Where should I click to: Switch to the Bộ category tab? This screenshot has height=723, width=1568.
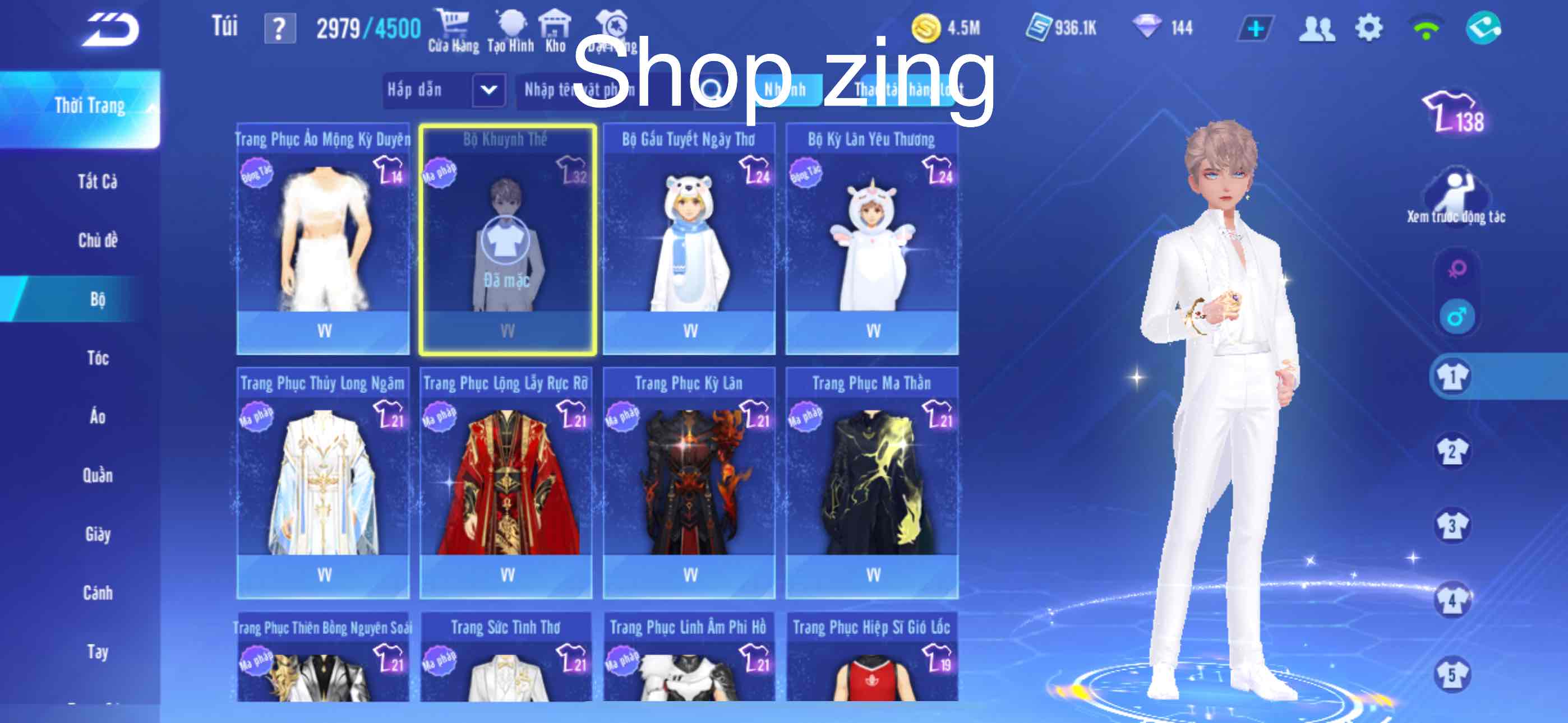click(98, 299)
